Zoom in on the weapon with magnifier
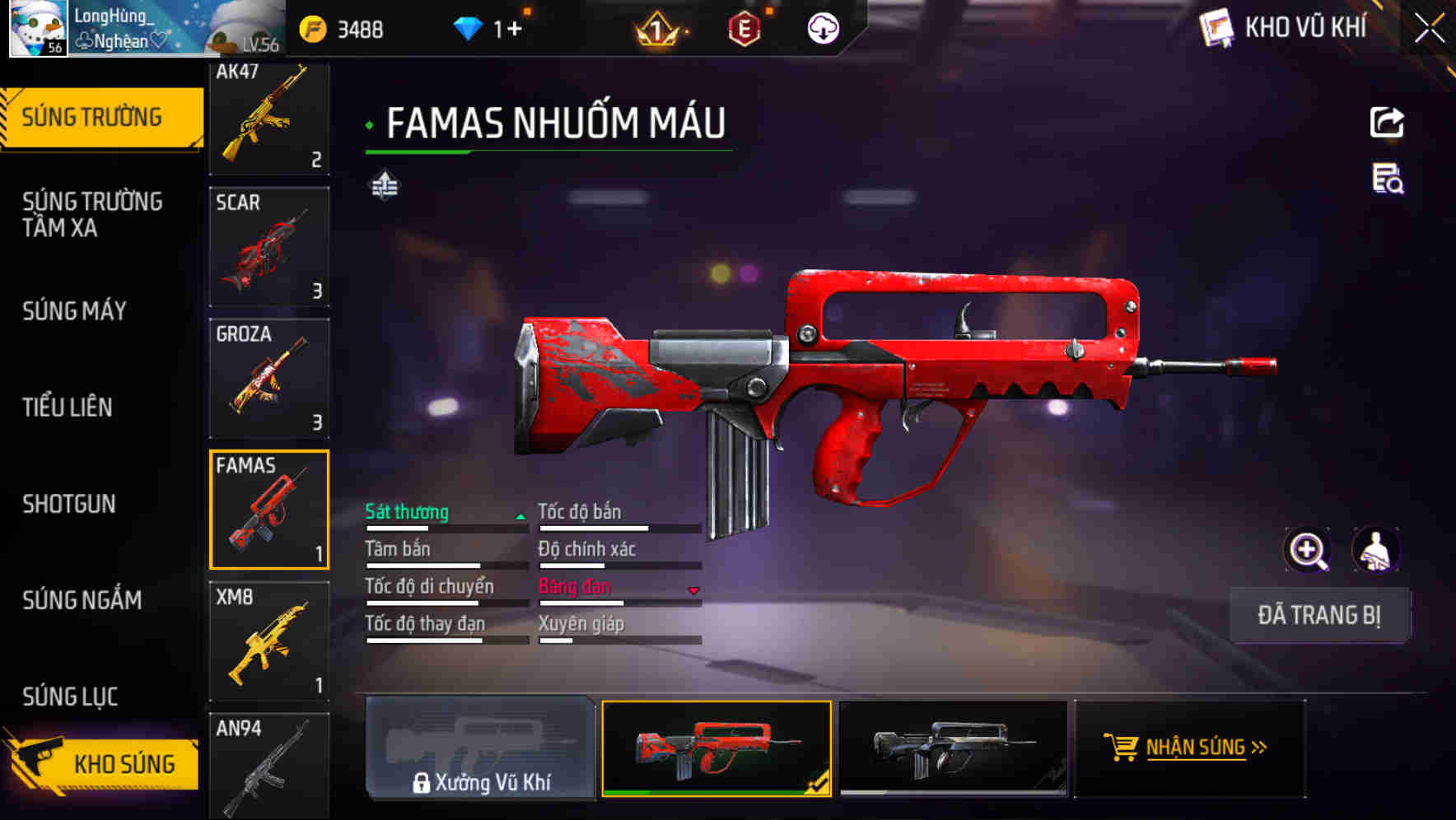Screen dimensions: 1456x820 point(1307,550)
